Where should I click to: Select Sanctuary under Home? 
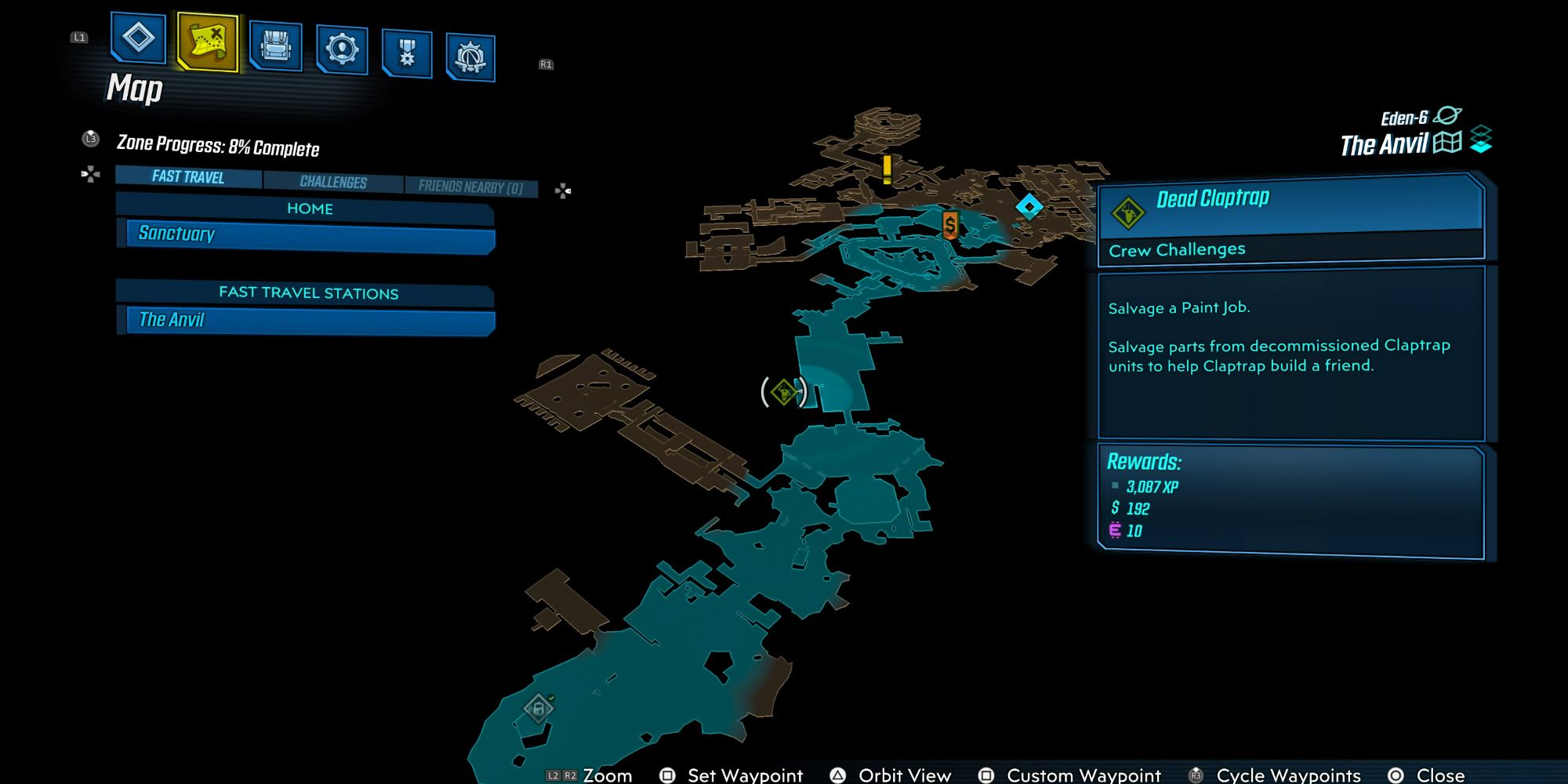click(x=306, y=234)
